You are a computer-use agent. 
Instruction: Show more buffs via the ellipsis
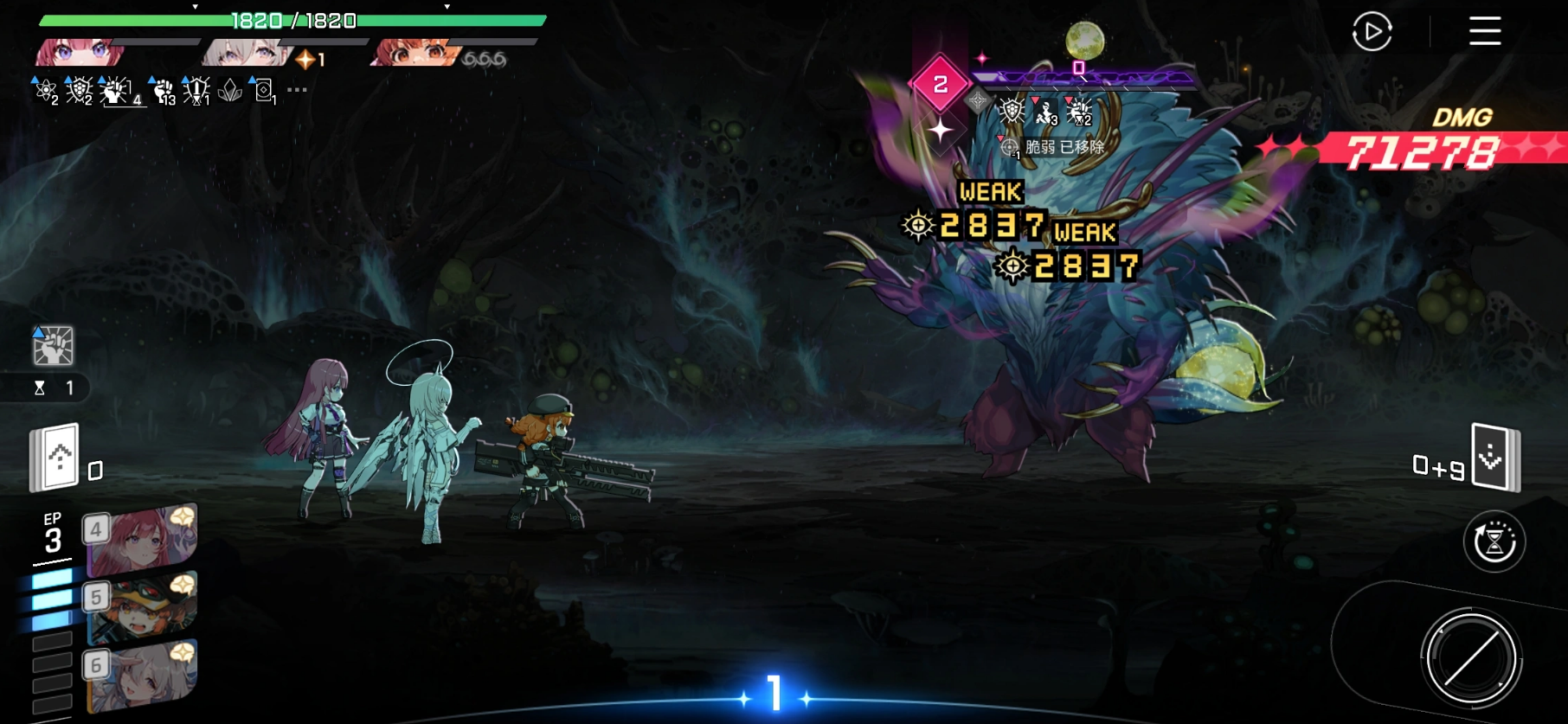297,90
